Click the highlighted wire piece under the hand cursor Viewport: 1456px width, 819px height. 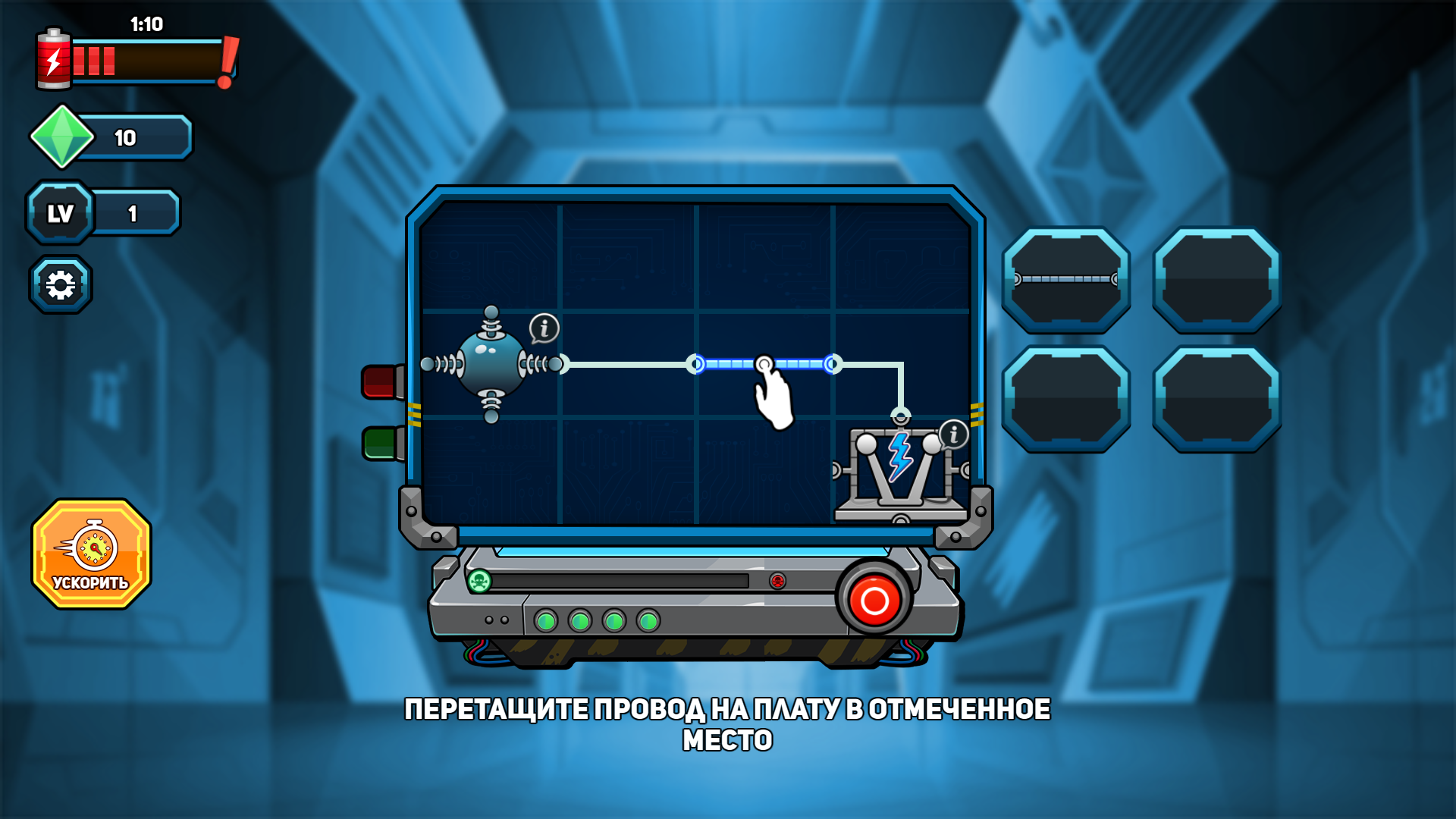pyautogui.click(x=764, y=365)
